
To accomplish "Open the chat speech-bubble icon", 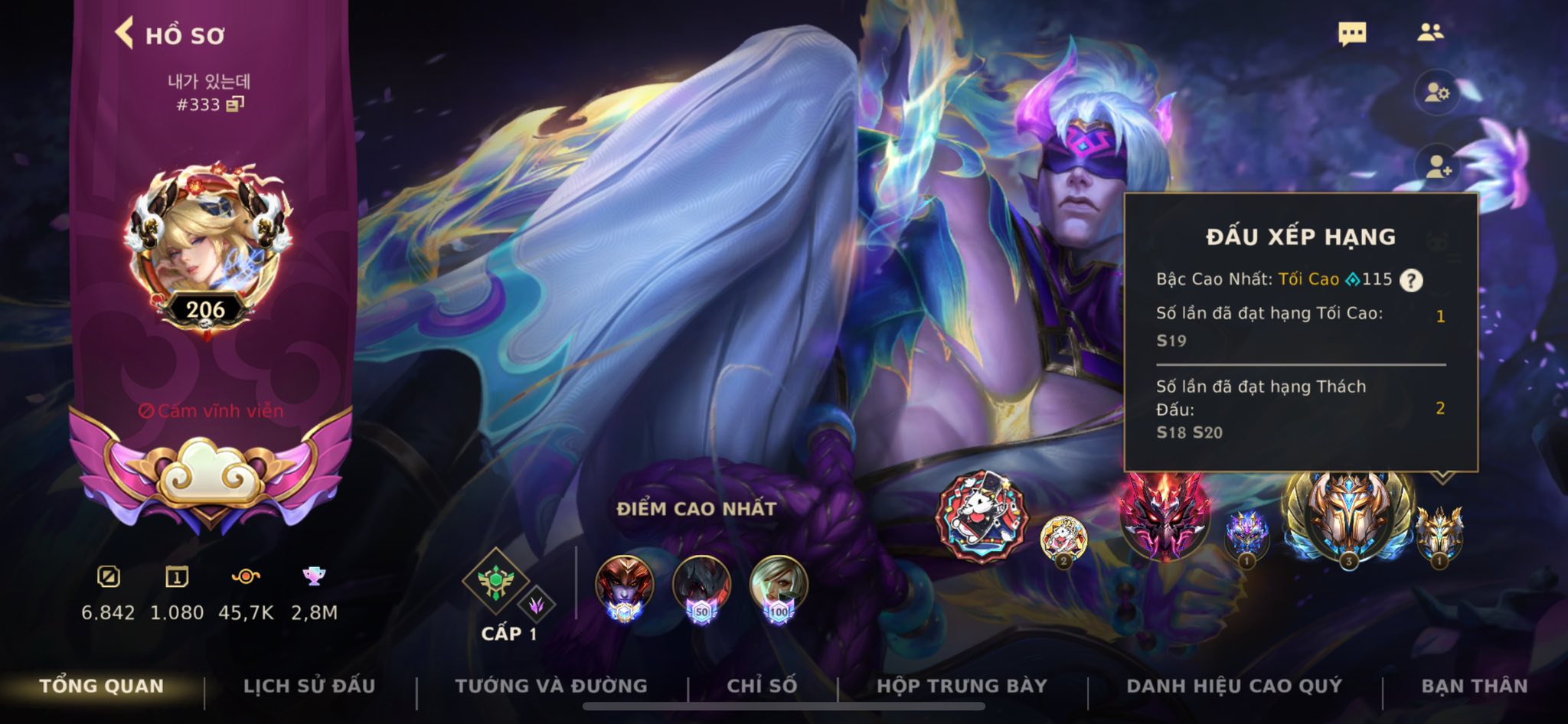I will point(1352,34).
